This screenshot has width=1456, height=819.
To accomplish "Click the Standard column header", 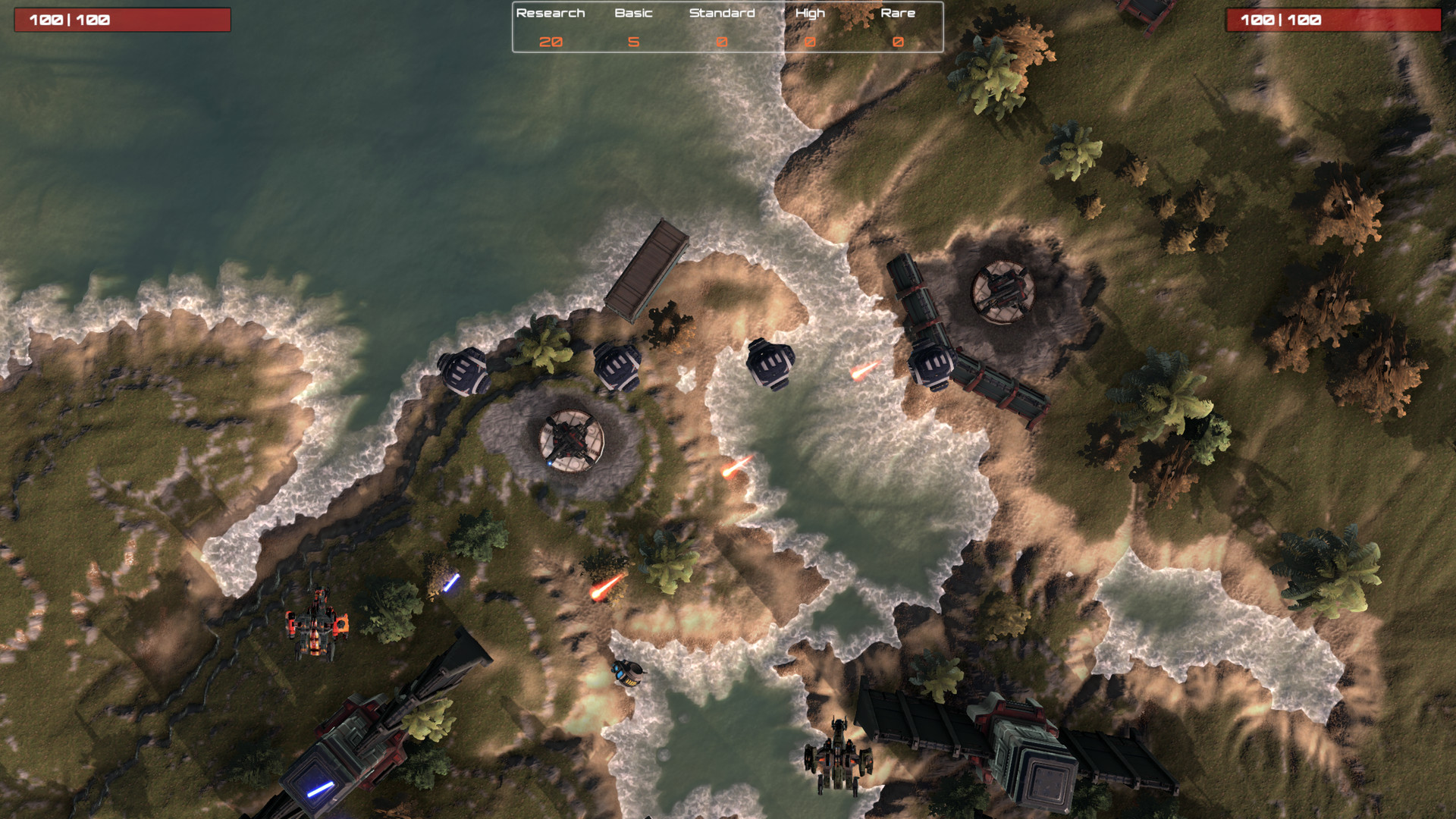I will [721, 13].
